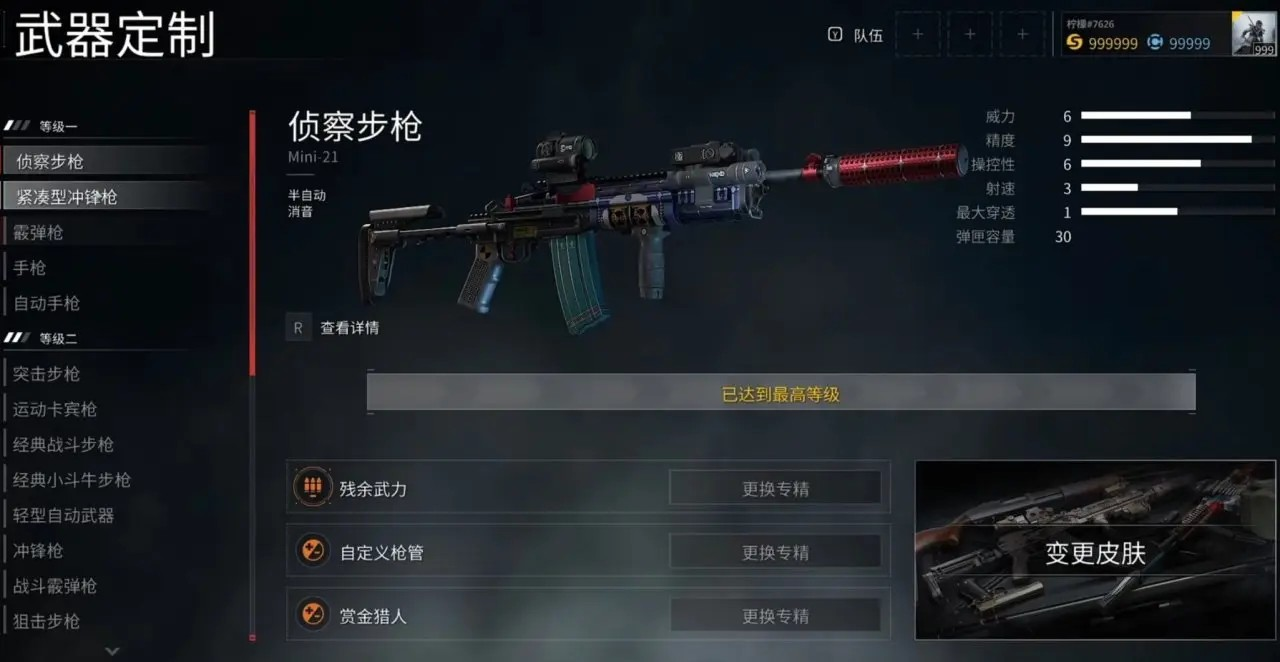
Task: Select the 突击步枪 weapon entry
Action: (47, 374)
